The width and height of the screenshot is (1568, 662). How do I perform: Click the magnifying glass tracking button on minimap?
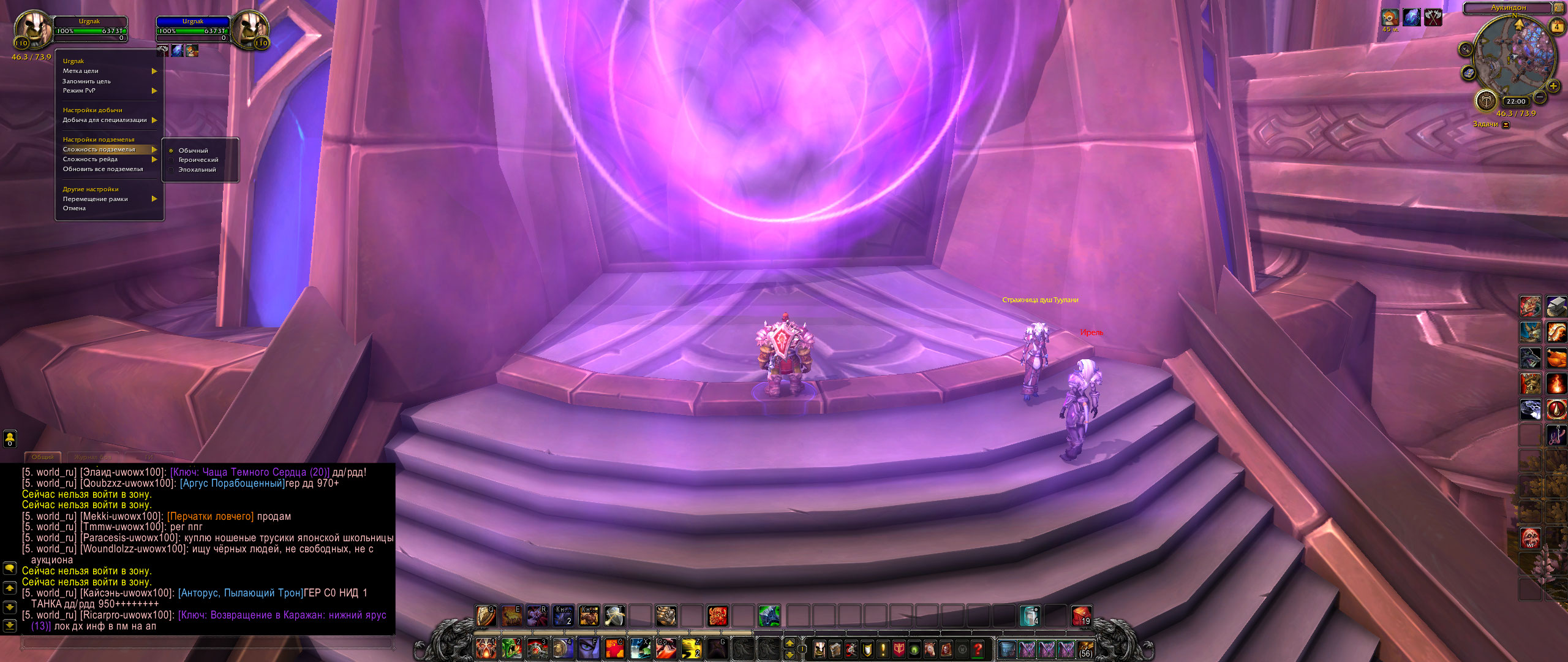click(1466, 50)
